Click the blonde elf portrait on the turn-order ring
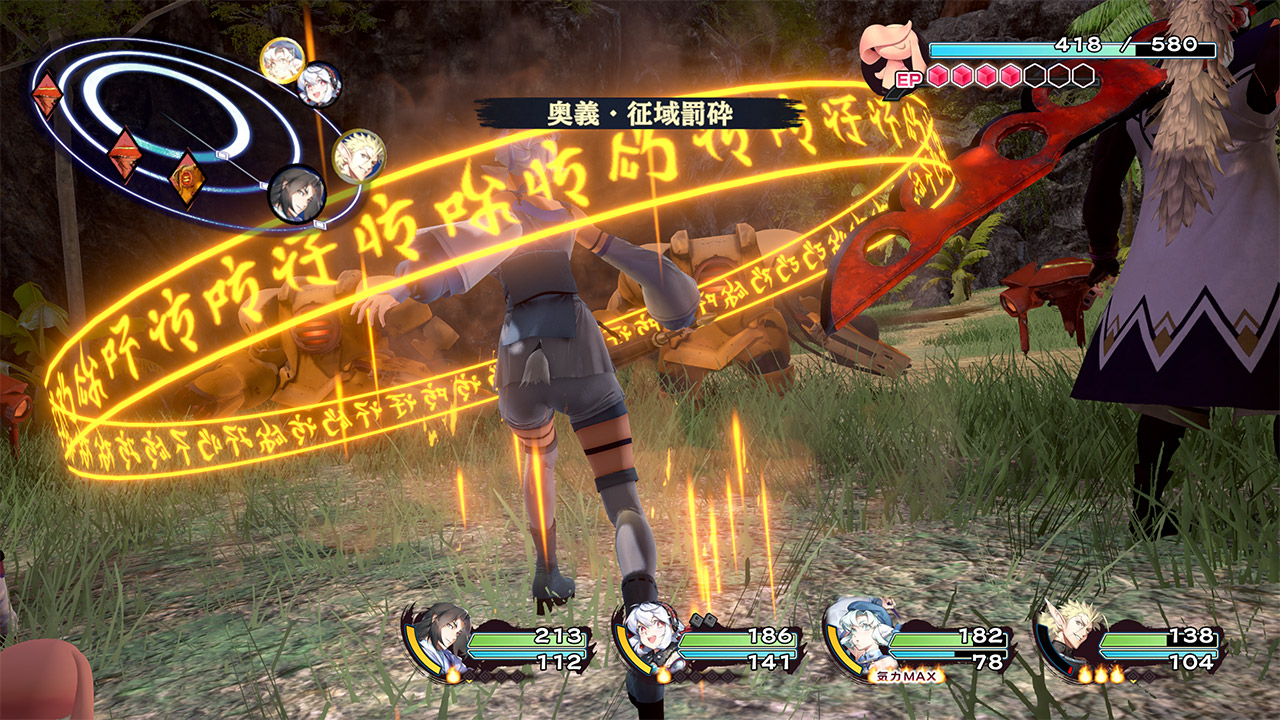1280x720 pixels. point(358,156)
